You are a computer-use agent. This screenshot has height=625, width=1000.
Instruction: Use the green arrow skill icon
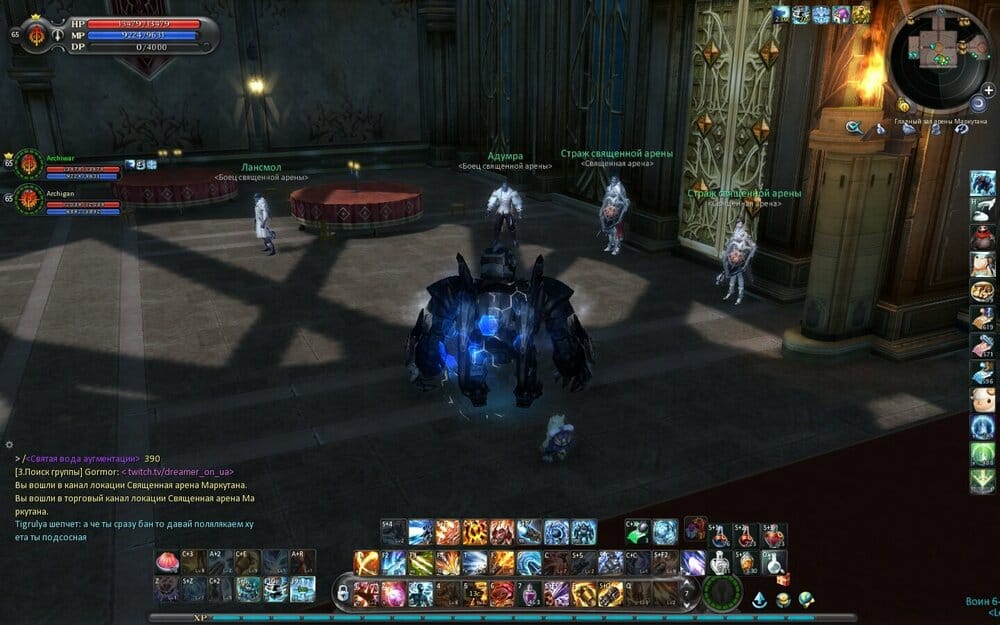636,533
